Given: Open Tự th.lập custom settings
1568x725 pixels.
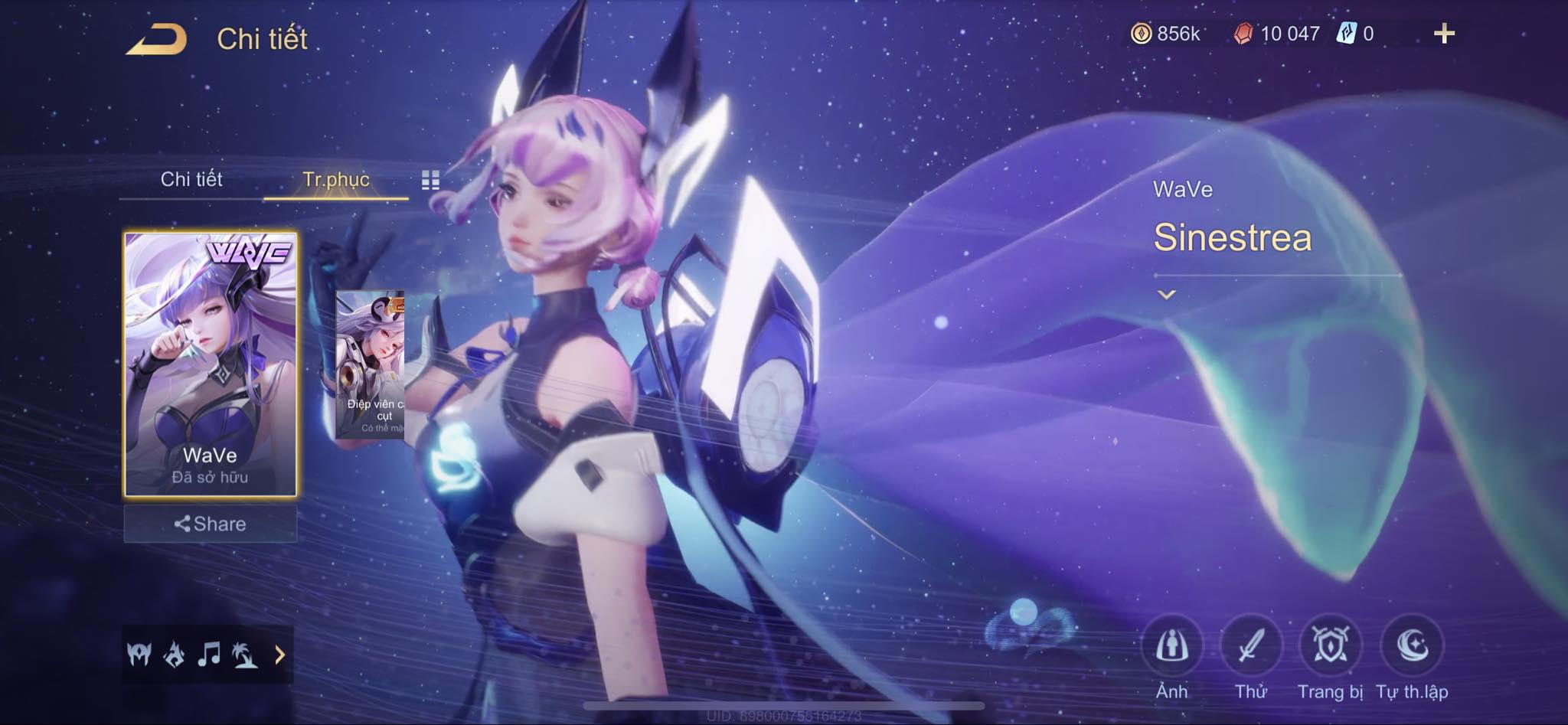Looking at the screenshot, I should tap(1412, 647).
